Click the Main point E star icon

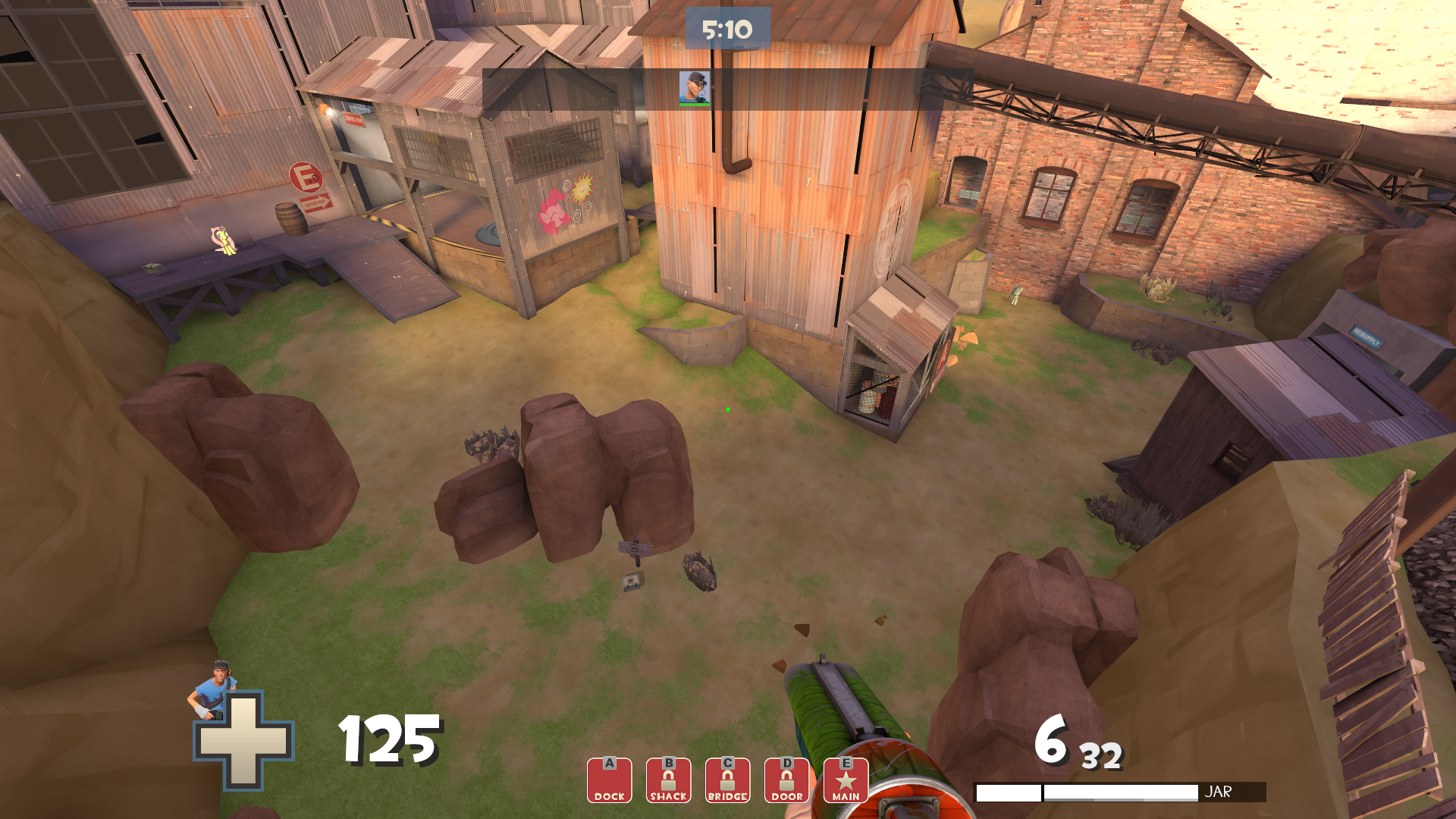click(x=846, y=780)
